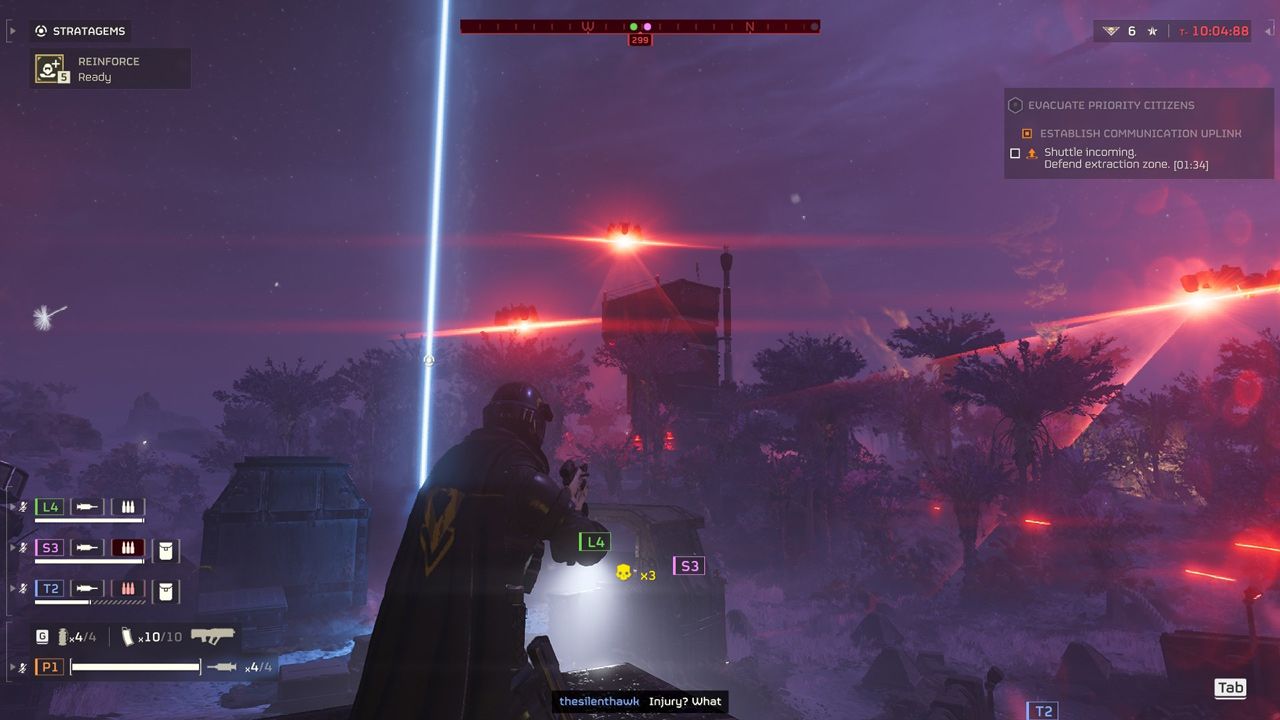1280x720 pixels.
Task: Click the magazine icon showing x10/10
Action: pos(130,637)
